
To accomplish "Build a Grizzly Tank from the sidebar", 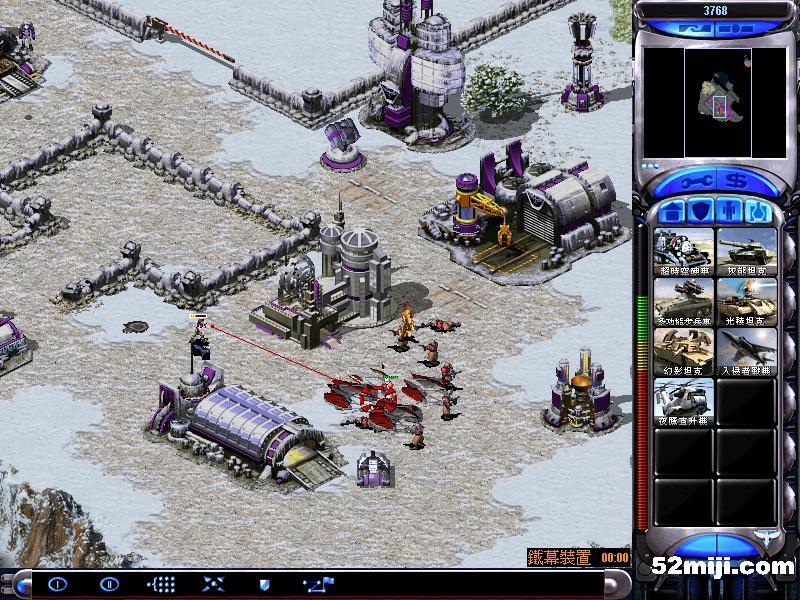I will click(x=746, y=253).
